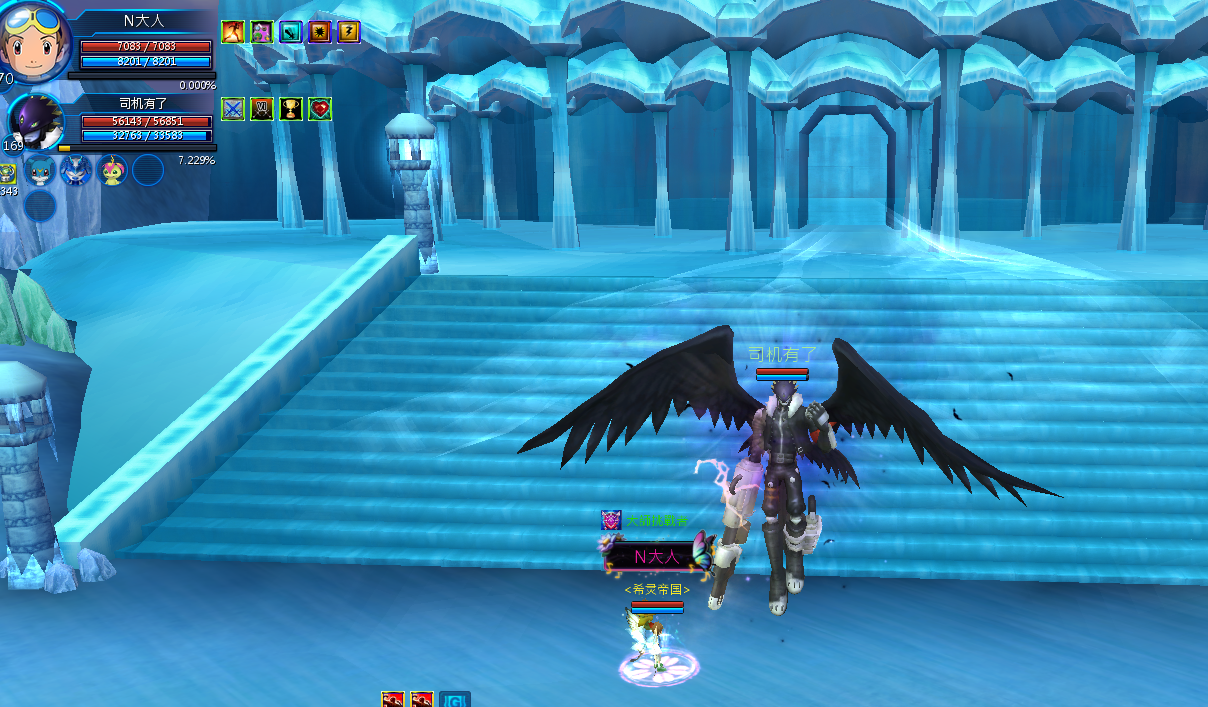The height and width of the screenshot is (707, 1208).
Task: Click the blue G button on bottom bar
Action: [455, 700]
